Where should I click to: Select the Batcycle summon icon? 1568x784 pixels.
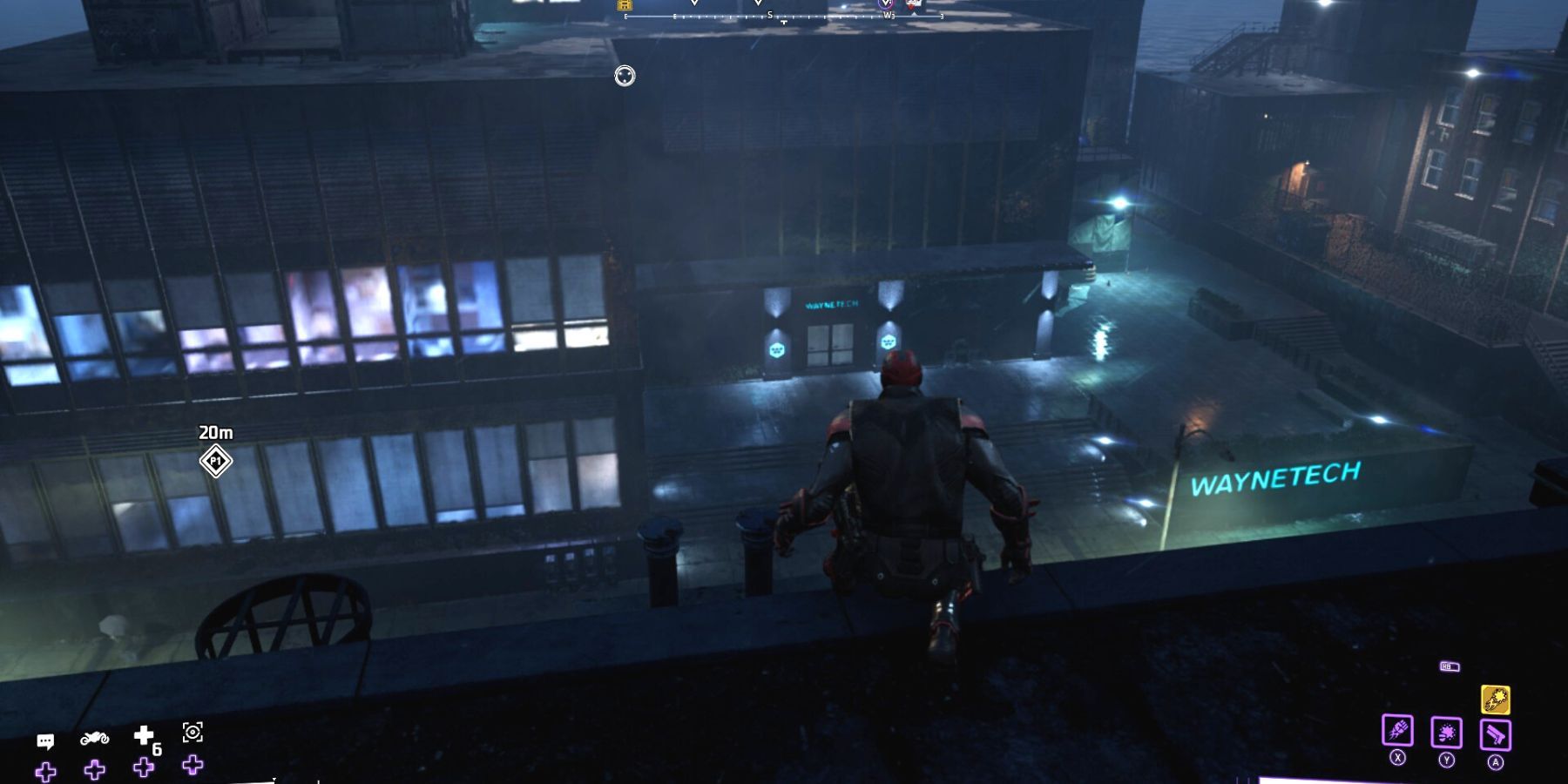(x=96, y=738)
